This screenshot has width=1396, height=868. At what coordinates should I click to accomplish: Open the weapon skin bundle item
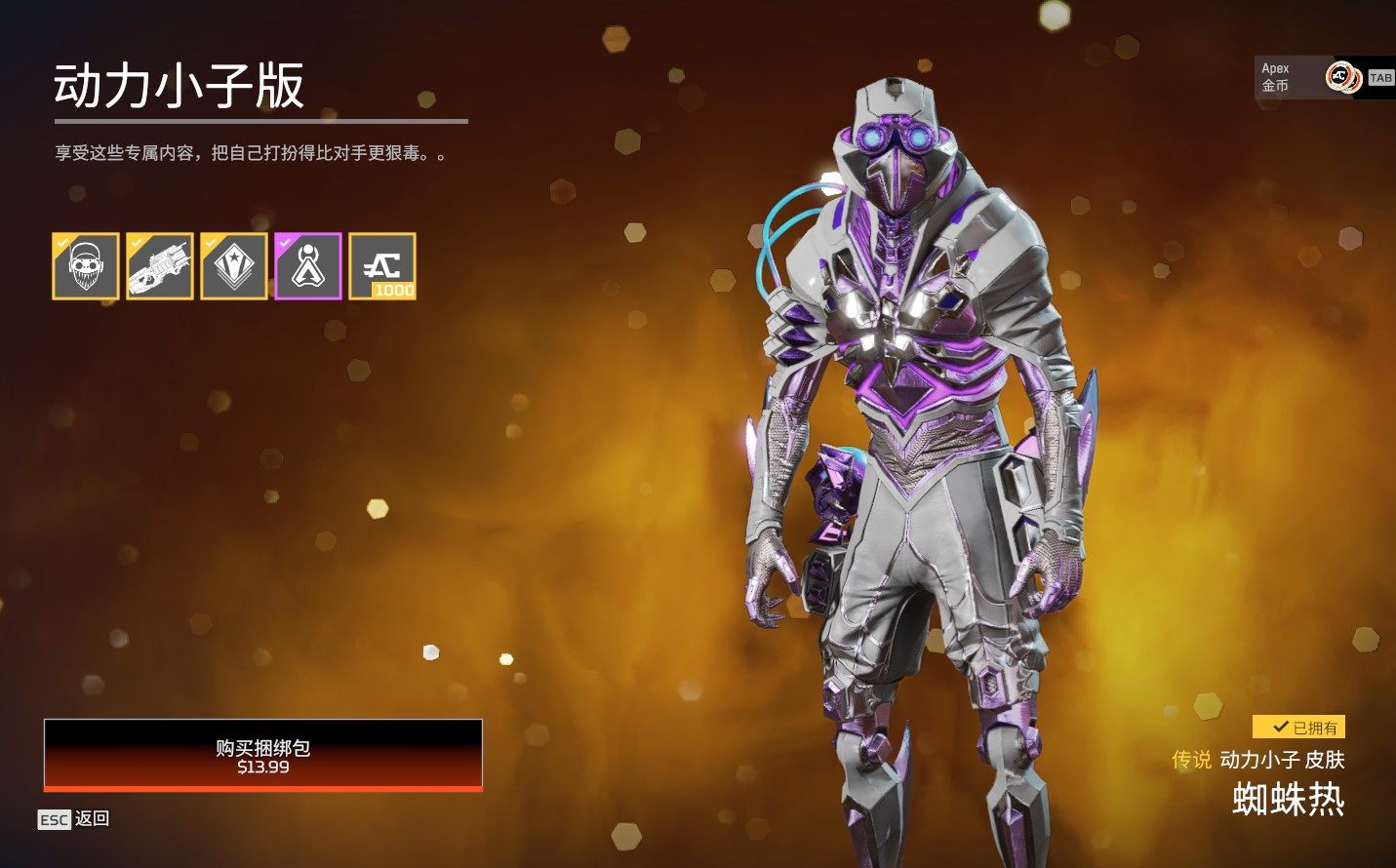[x=159, y=265]
